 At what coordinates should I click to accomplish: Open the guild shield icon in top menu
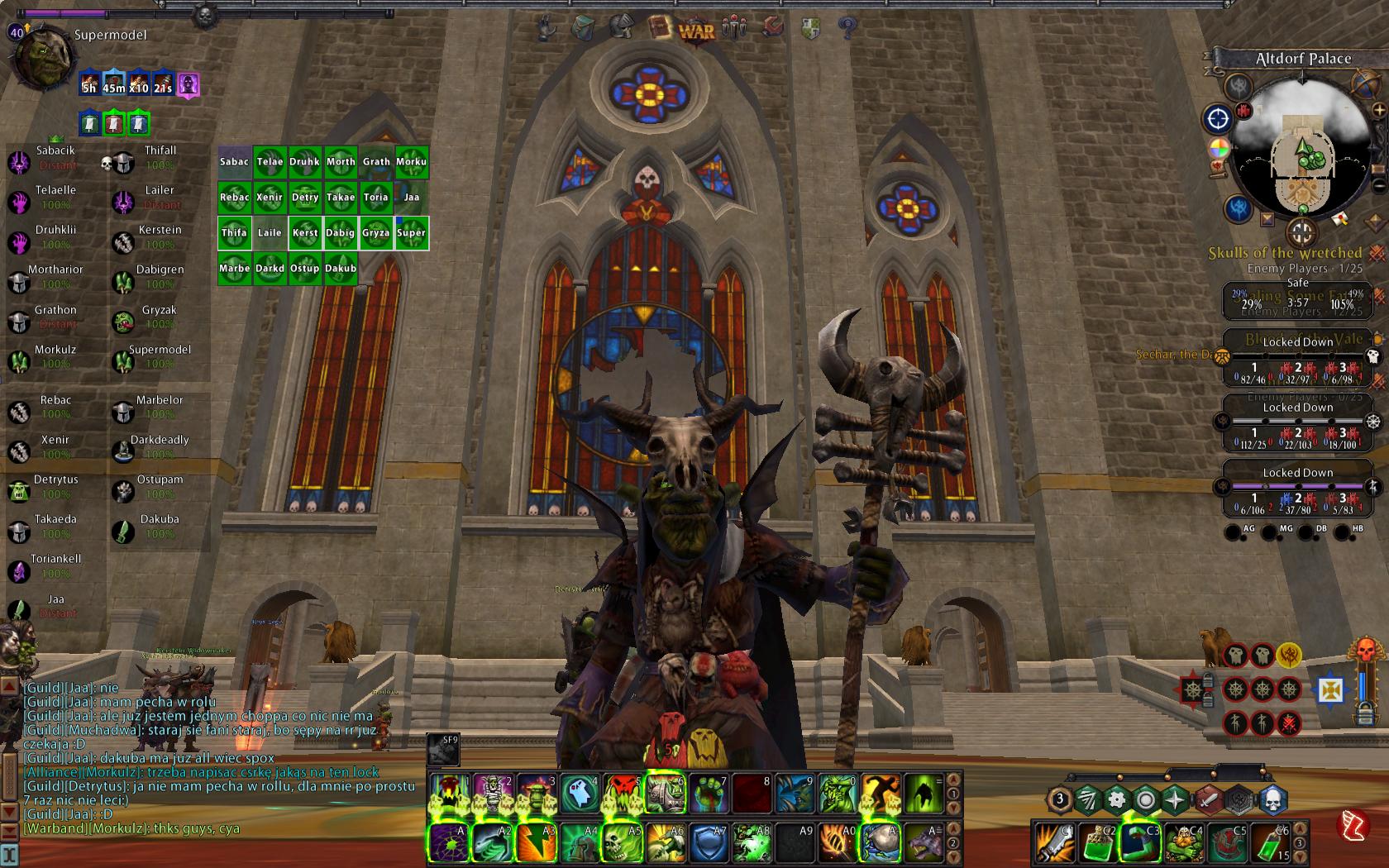[811, 28]
